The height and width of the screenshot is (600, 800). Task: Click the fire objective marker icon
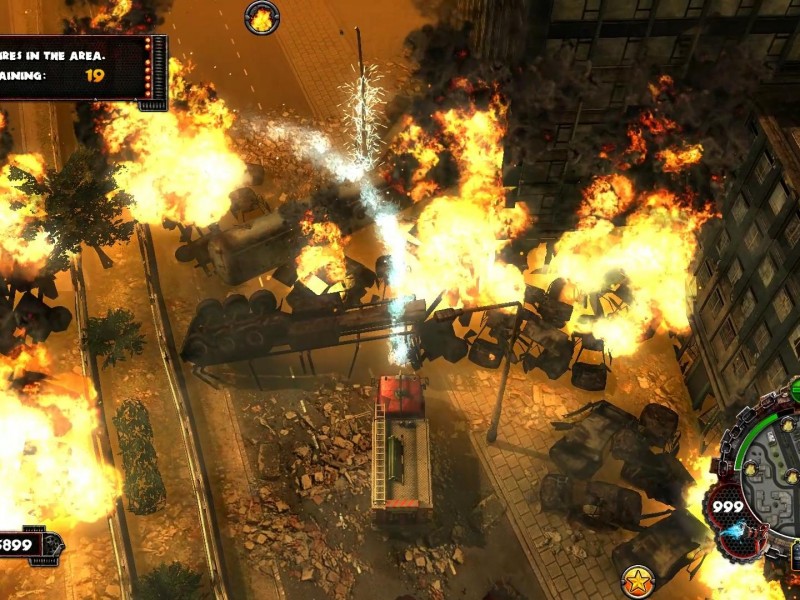[262, 17]
